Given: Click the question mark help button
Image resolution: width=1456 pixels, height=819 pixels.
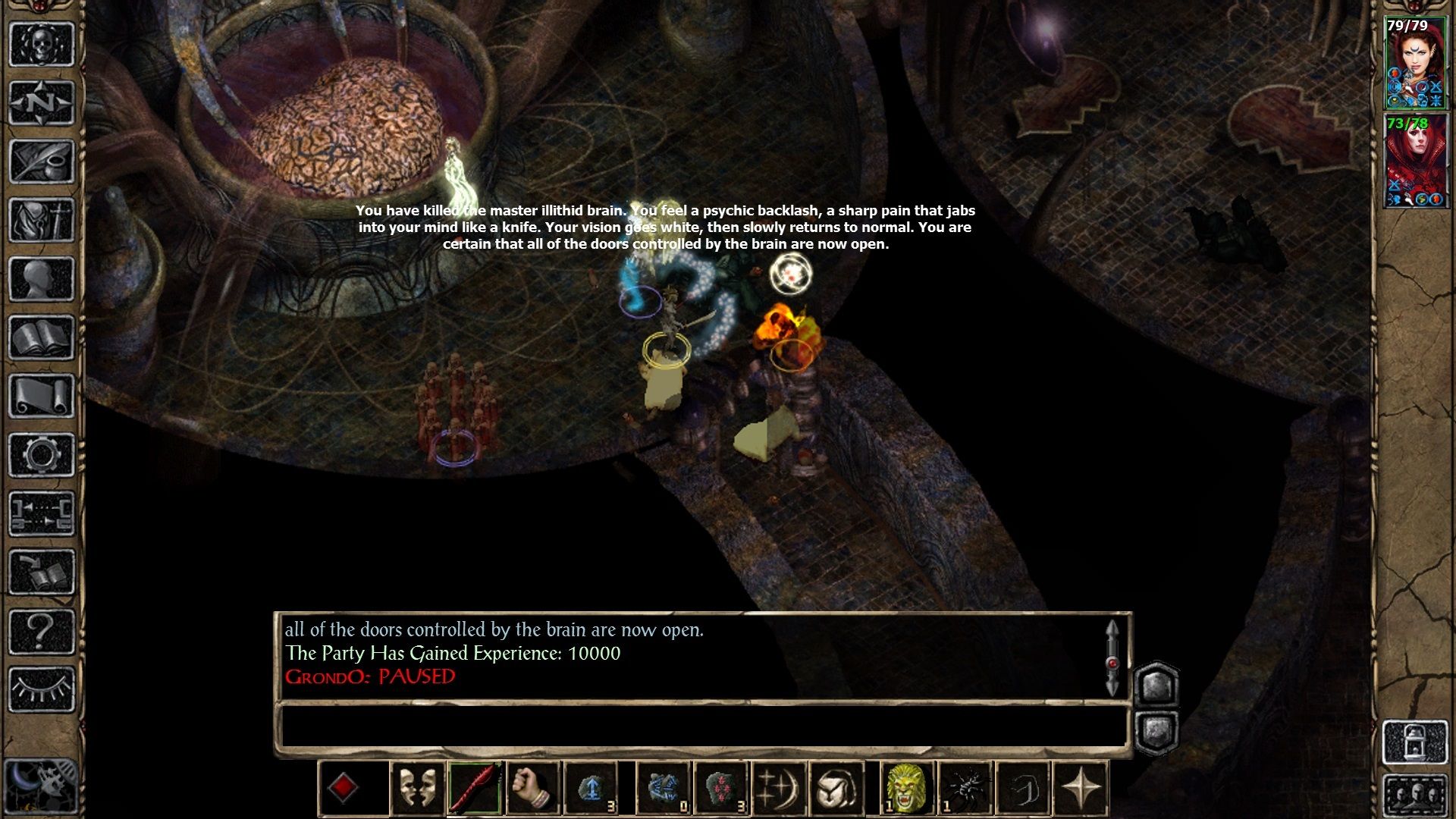Looking at the screenshot, I should pyautogui.click(x=42, y=631).
